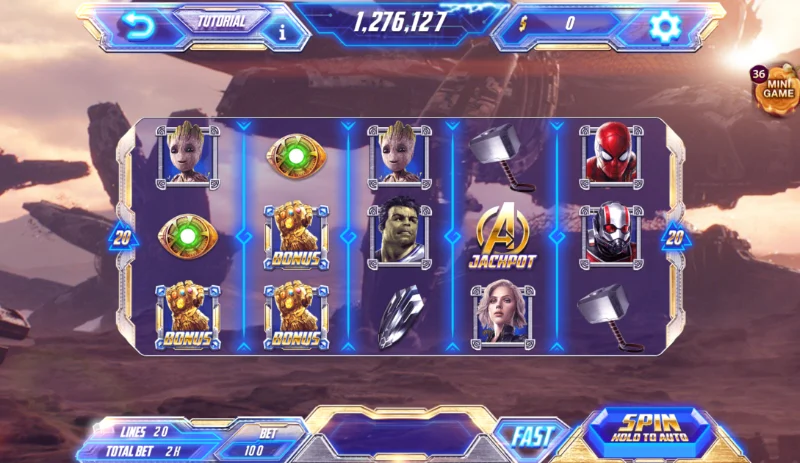
Task: Launch the Mini Game
Action: 777,87
